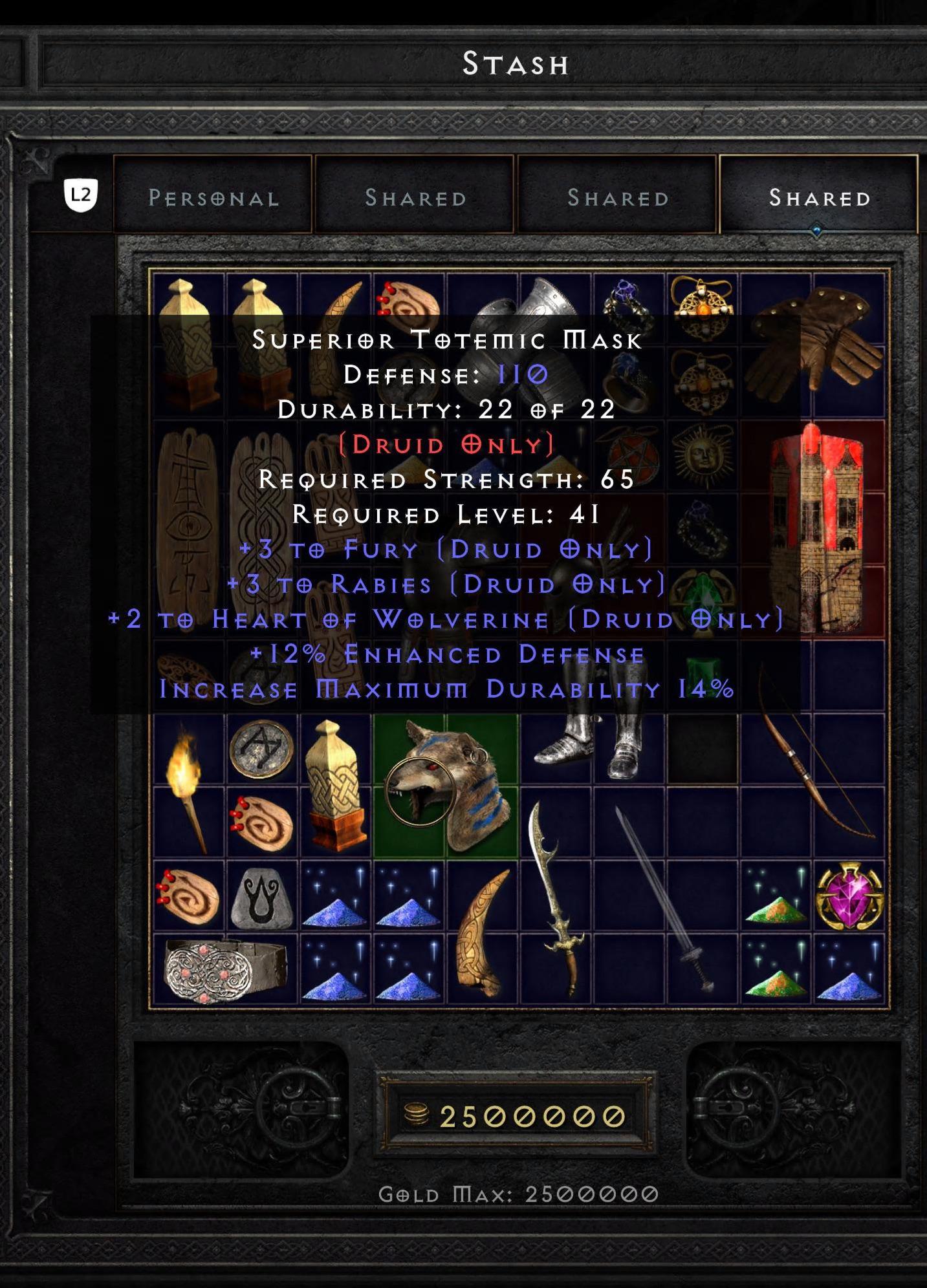Image resolution: width=927 pixels, height=1288 pixels.
Task: Pick up the sun-faced amulet
Action: (705, 453)
